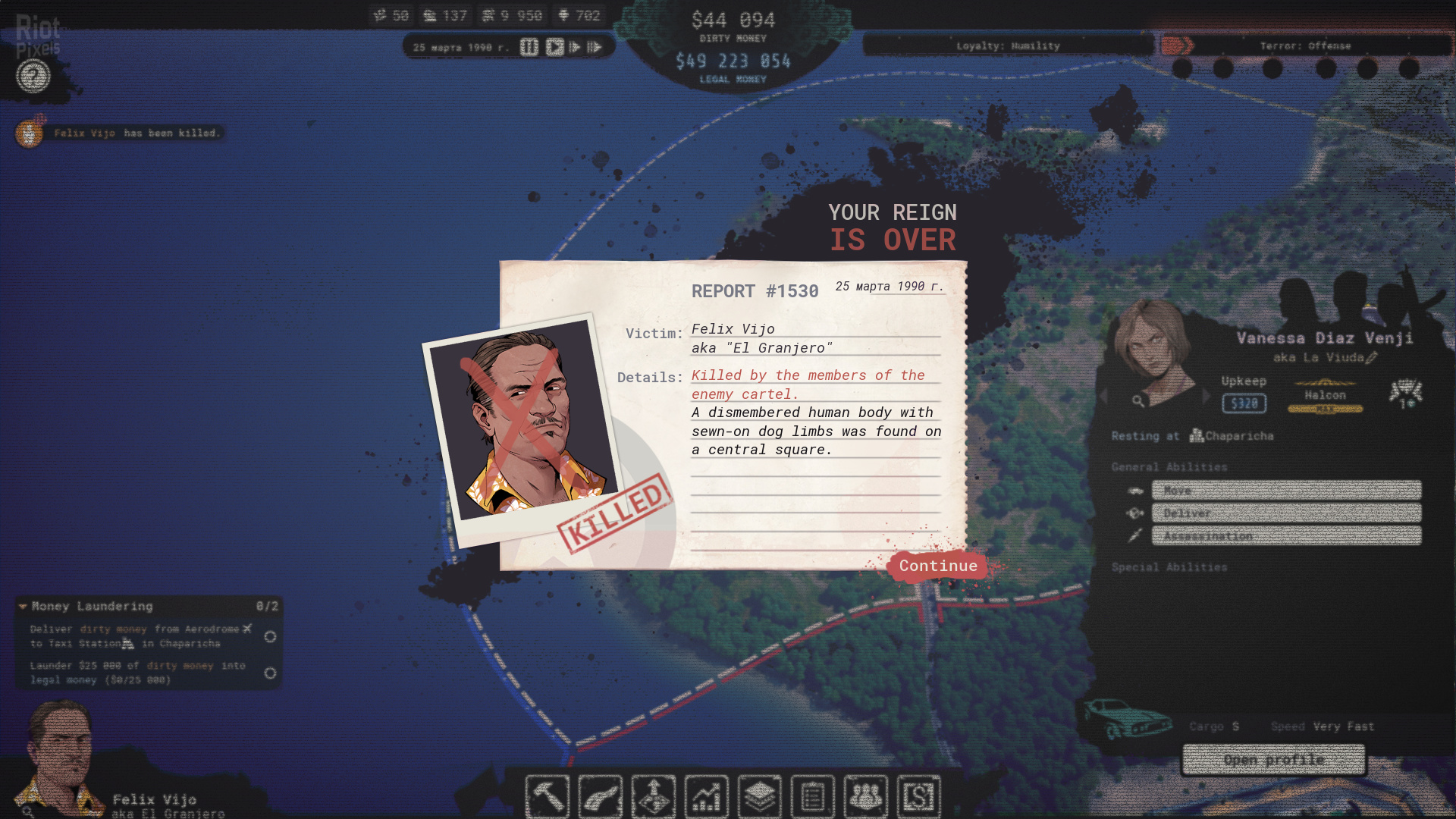Open the leaf production menu

pyautogui.click(x=600, y=796)
